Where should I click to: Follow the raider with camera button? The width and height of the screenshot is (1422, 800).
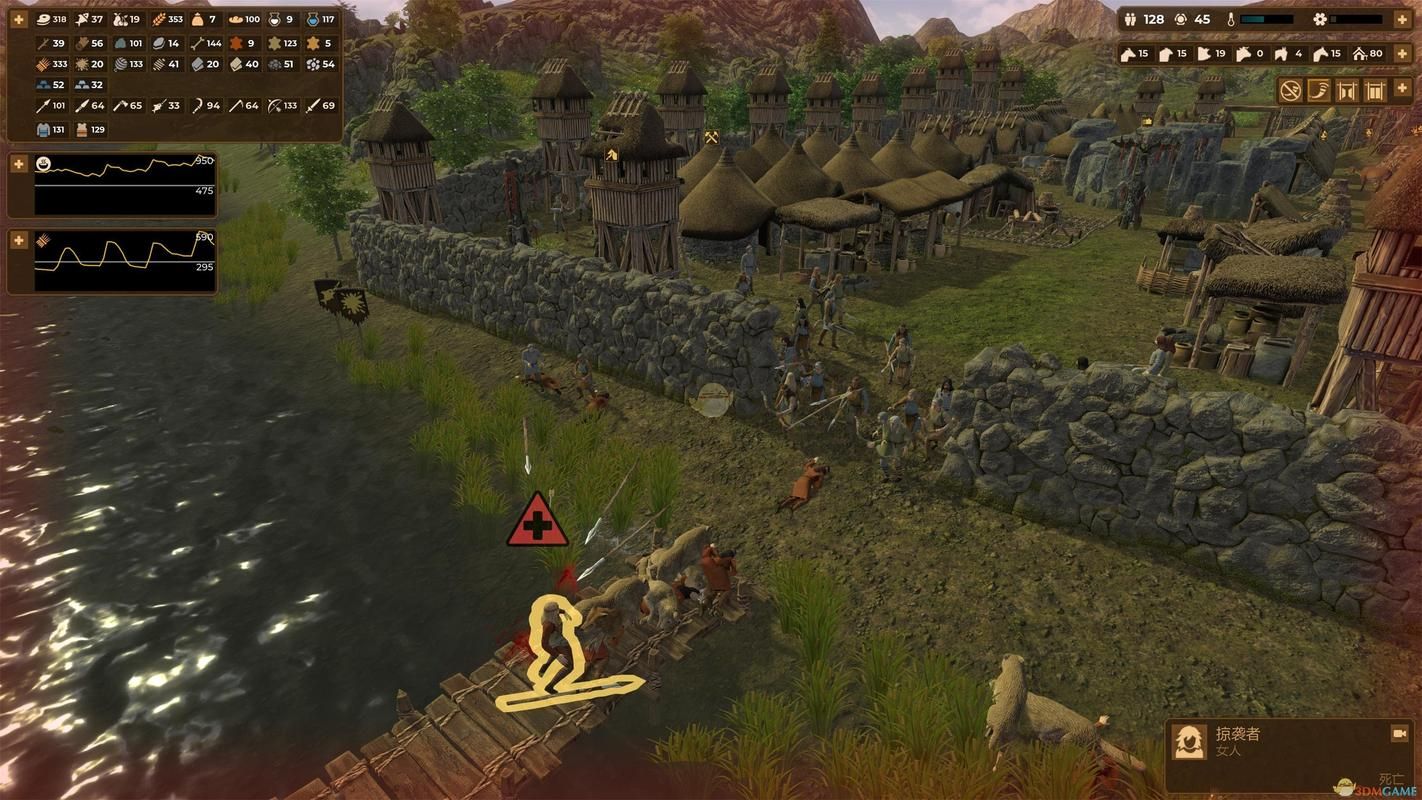tap(1399, 734)
